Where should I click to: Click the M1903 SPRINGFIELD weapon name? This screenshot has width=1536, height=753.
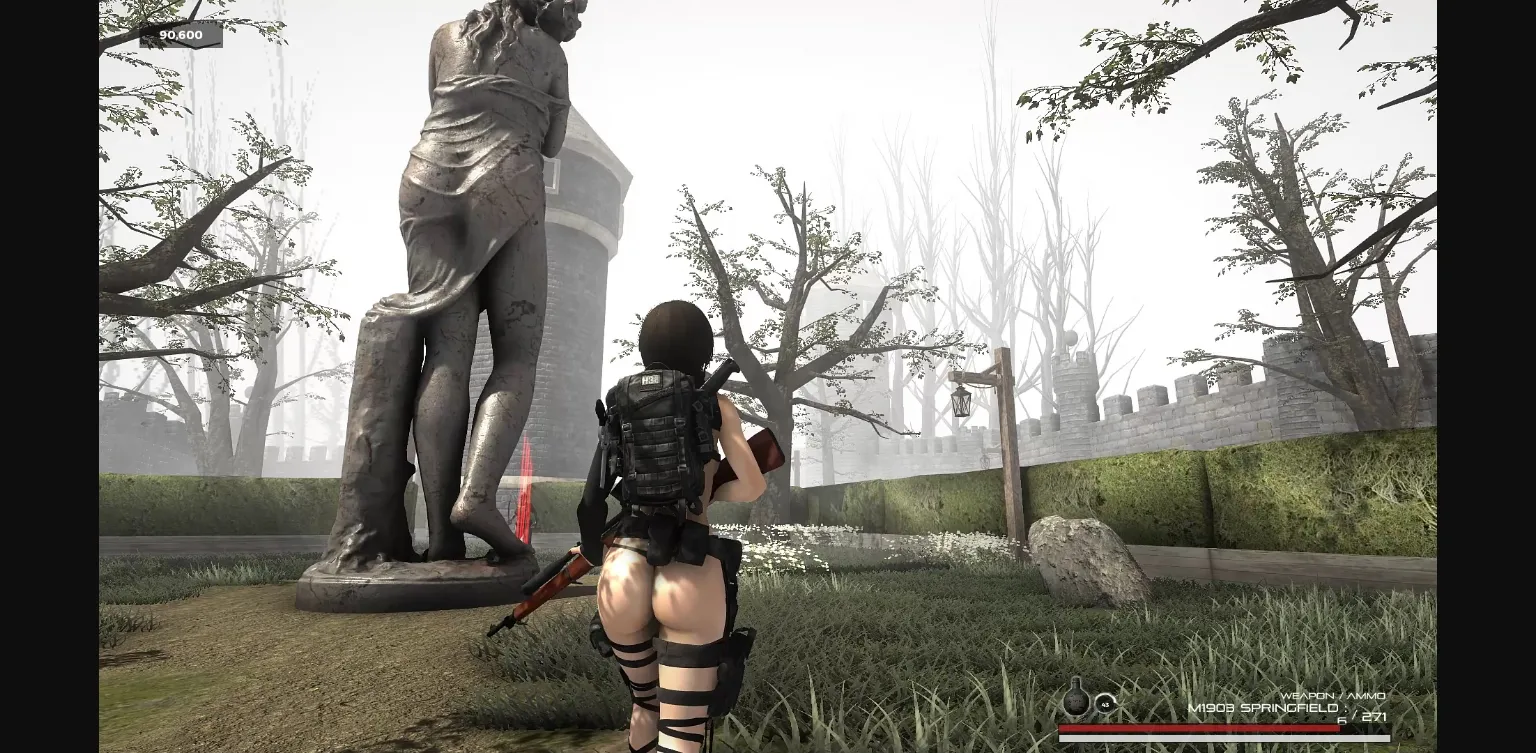coord(1262,706)
